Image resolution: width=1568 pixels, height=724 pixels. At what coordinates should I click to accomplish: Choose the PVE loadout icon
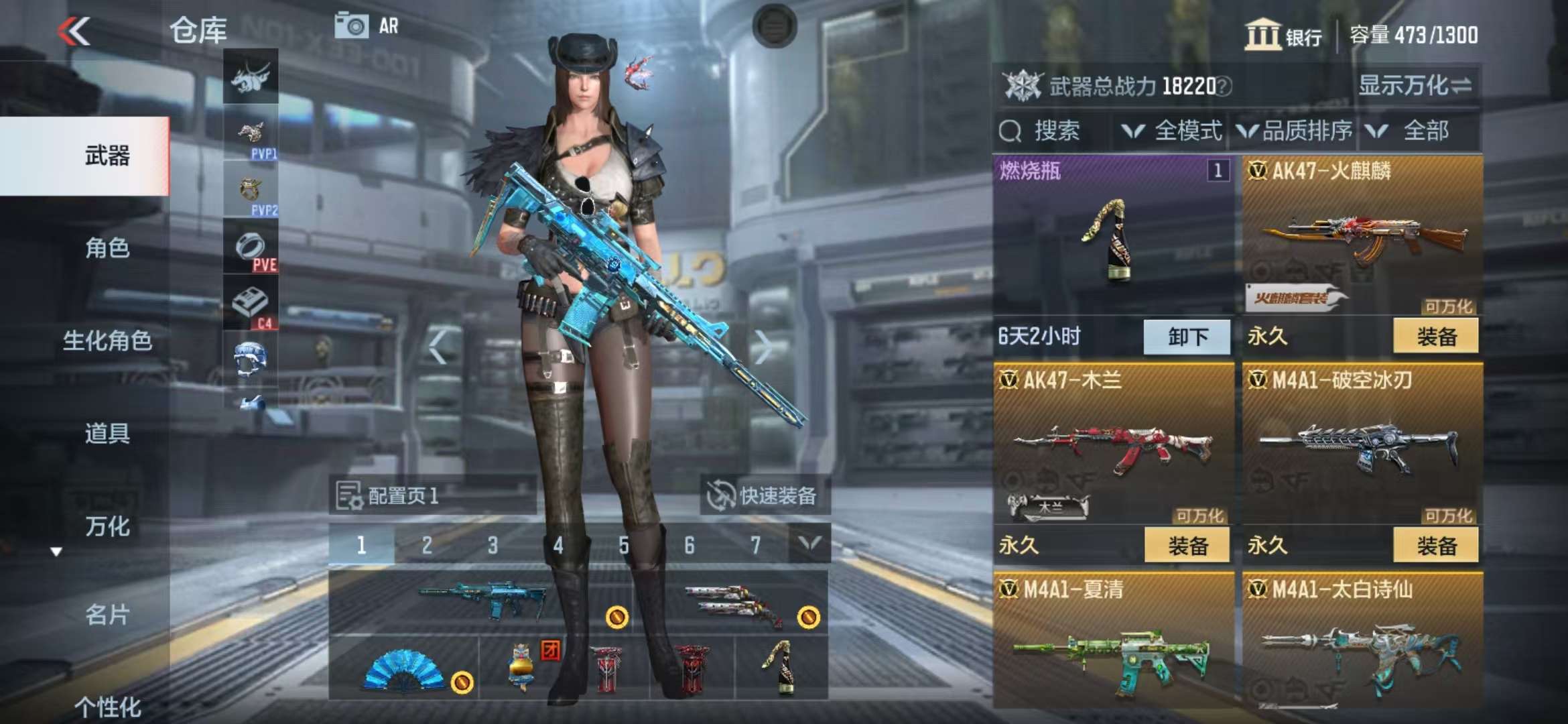coord(251,249)
